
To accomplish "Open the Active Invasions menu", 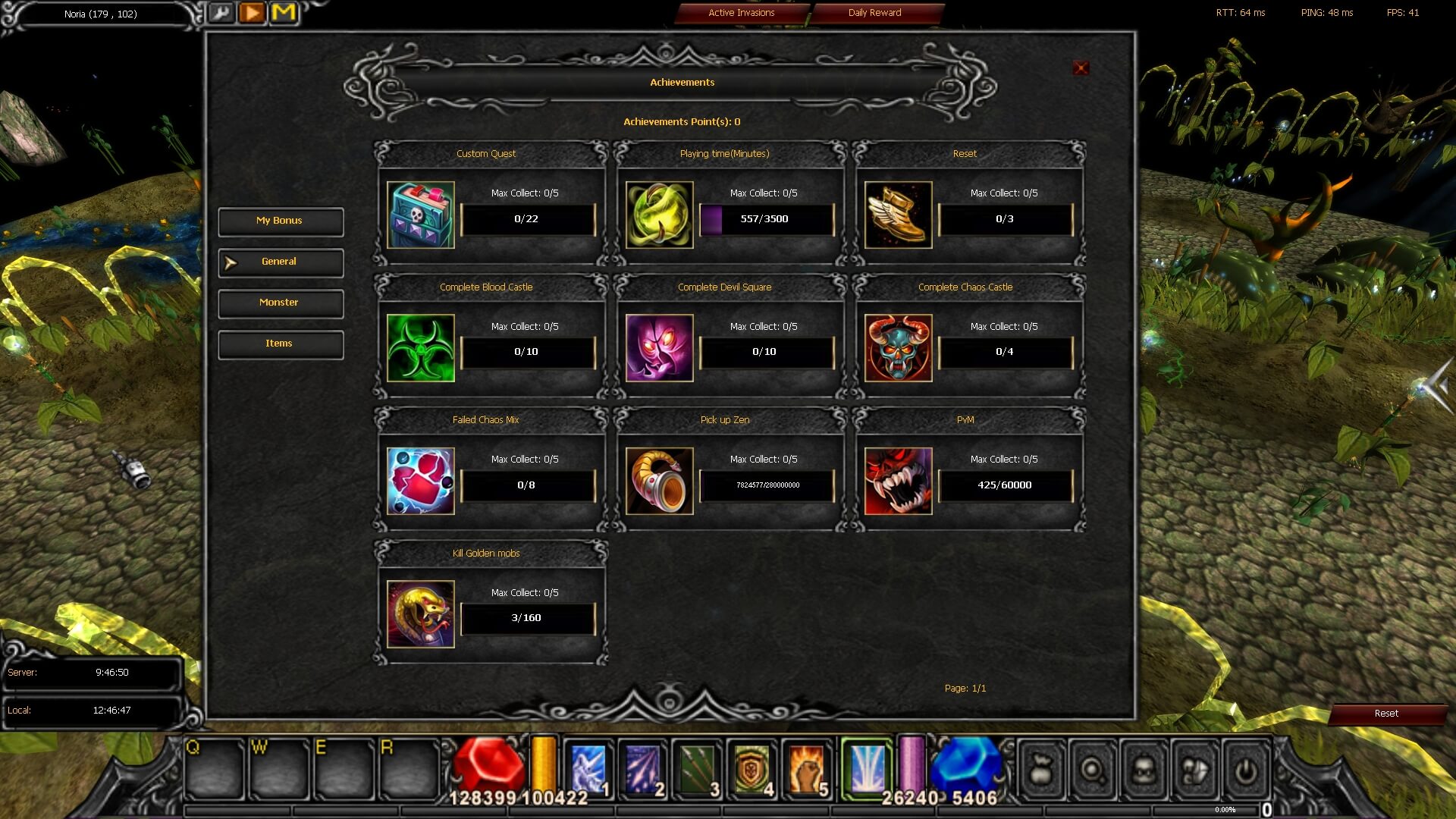I will coord(740,12).
